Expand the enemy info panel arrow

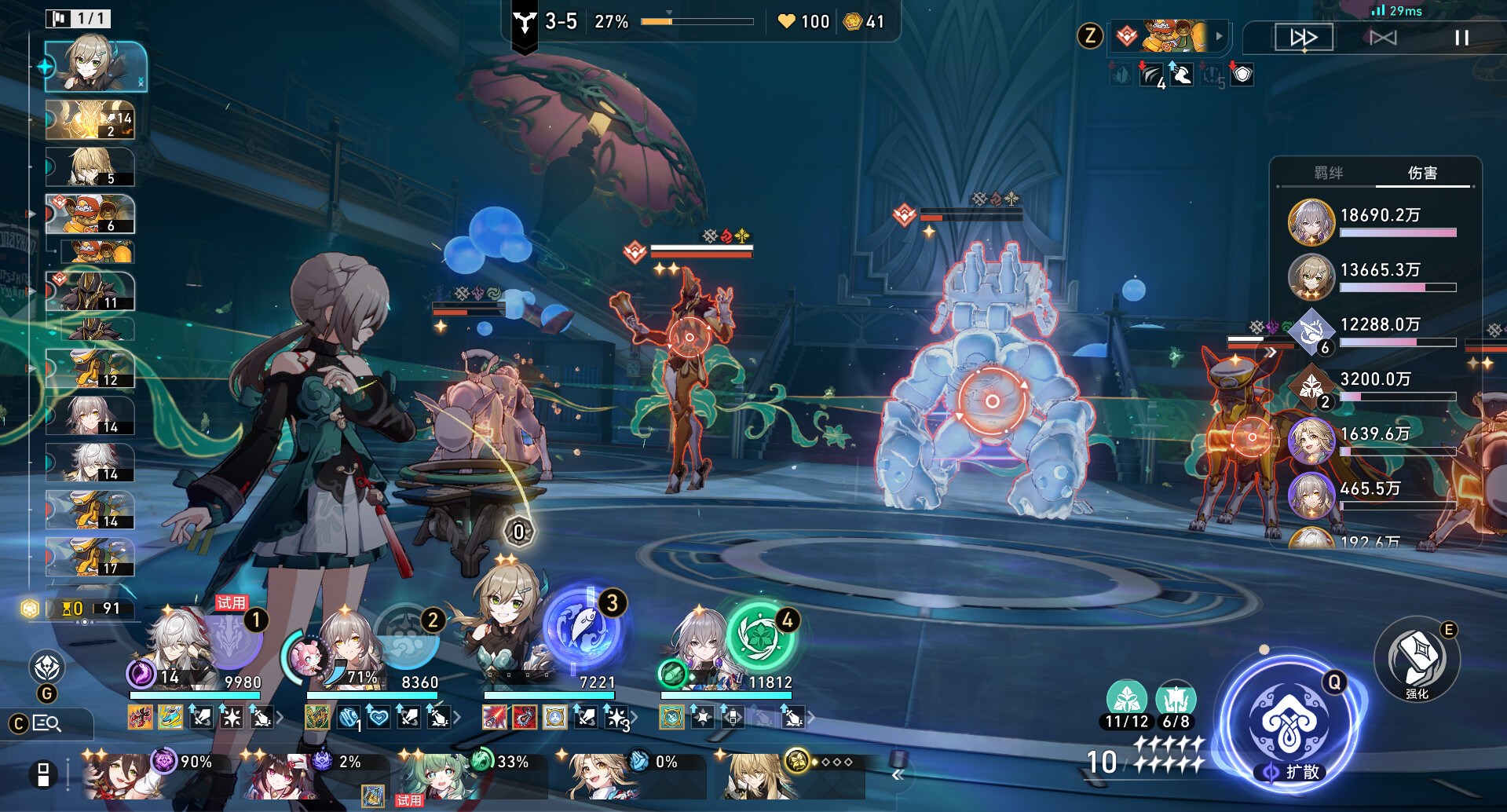pos(1219,36)
